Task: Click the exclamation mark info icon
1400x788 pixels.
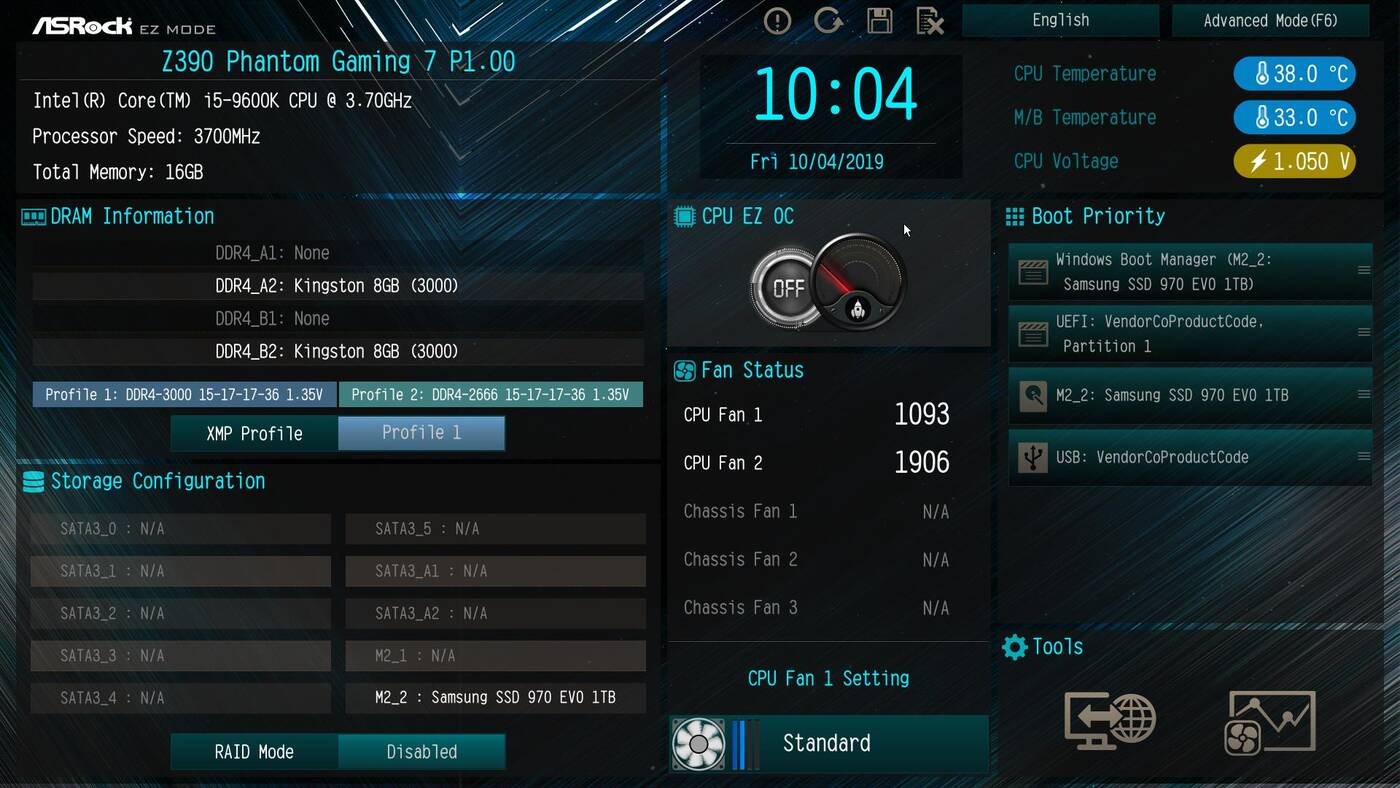Action: point(777,21)
